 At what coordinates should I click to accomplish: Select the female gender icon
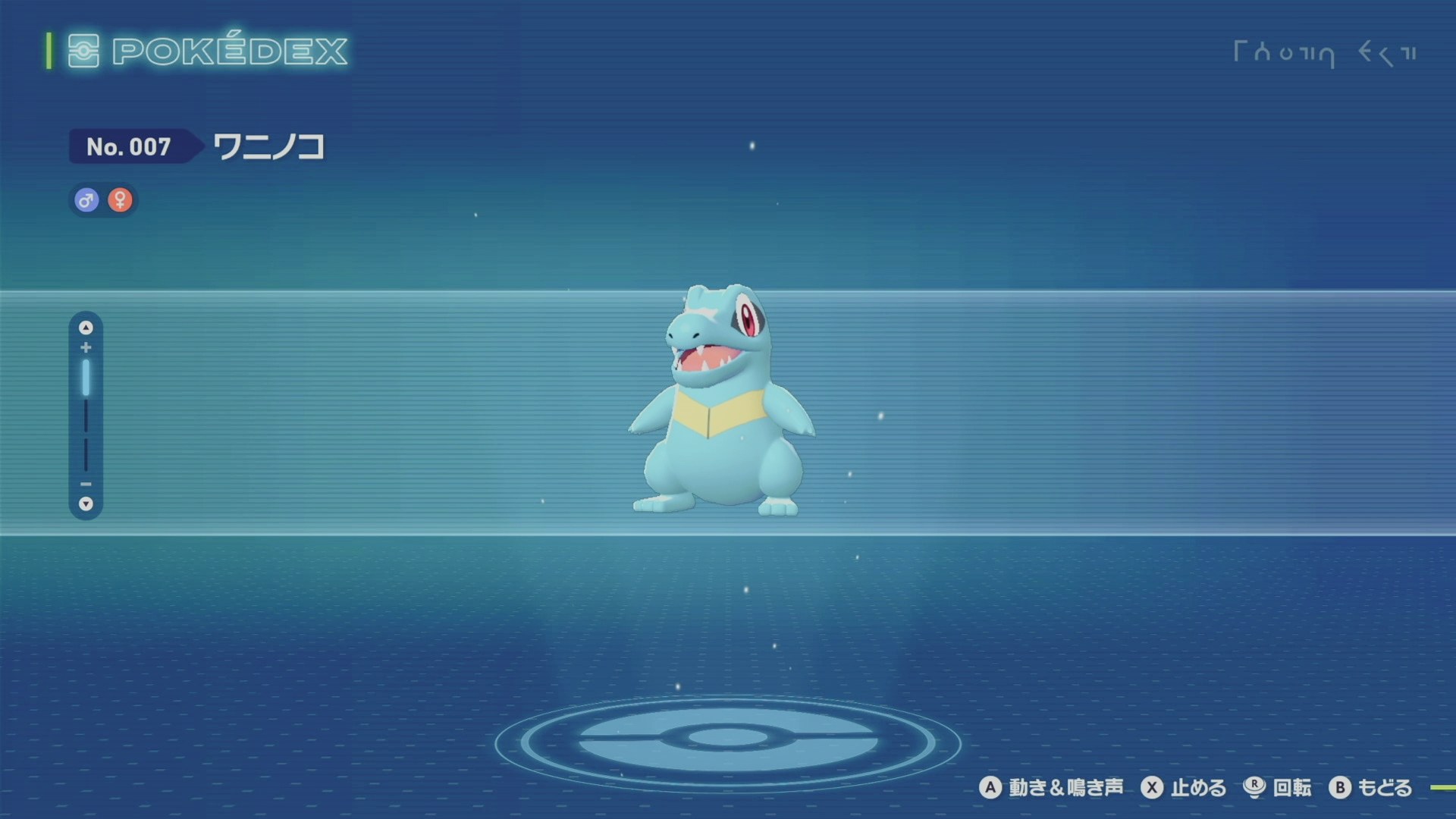coord(120,200)
